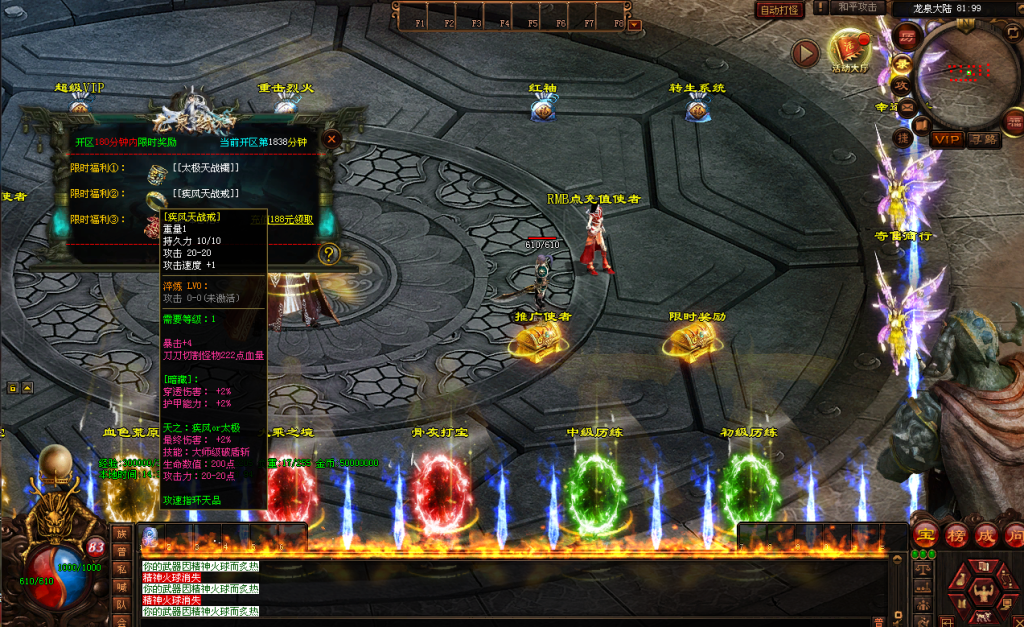Viewport: 1024px width, 627px height.
Task: Activate the 寻路 pathfinding button
Action: pyautogui.click(x=983, y=140)
